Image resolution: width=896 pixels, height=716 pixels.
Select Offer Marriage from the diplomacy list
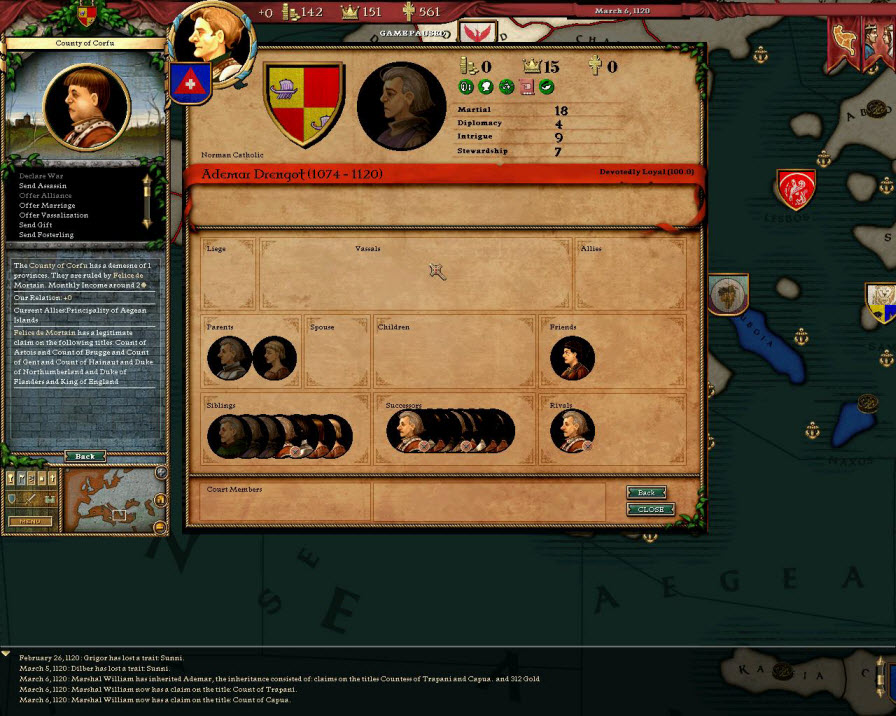coord(47,205)
